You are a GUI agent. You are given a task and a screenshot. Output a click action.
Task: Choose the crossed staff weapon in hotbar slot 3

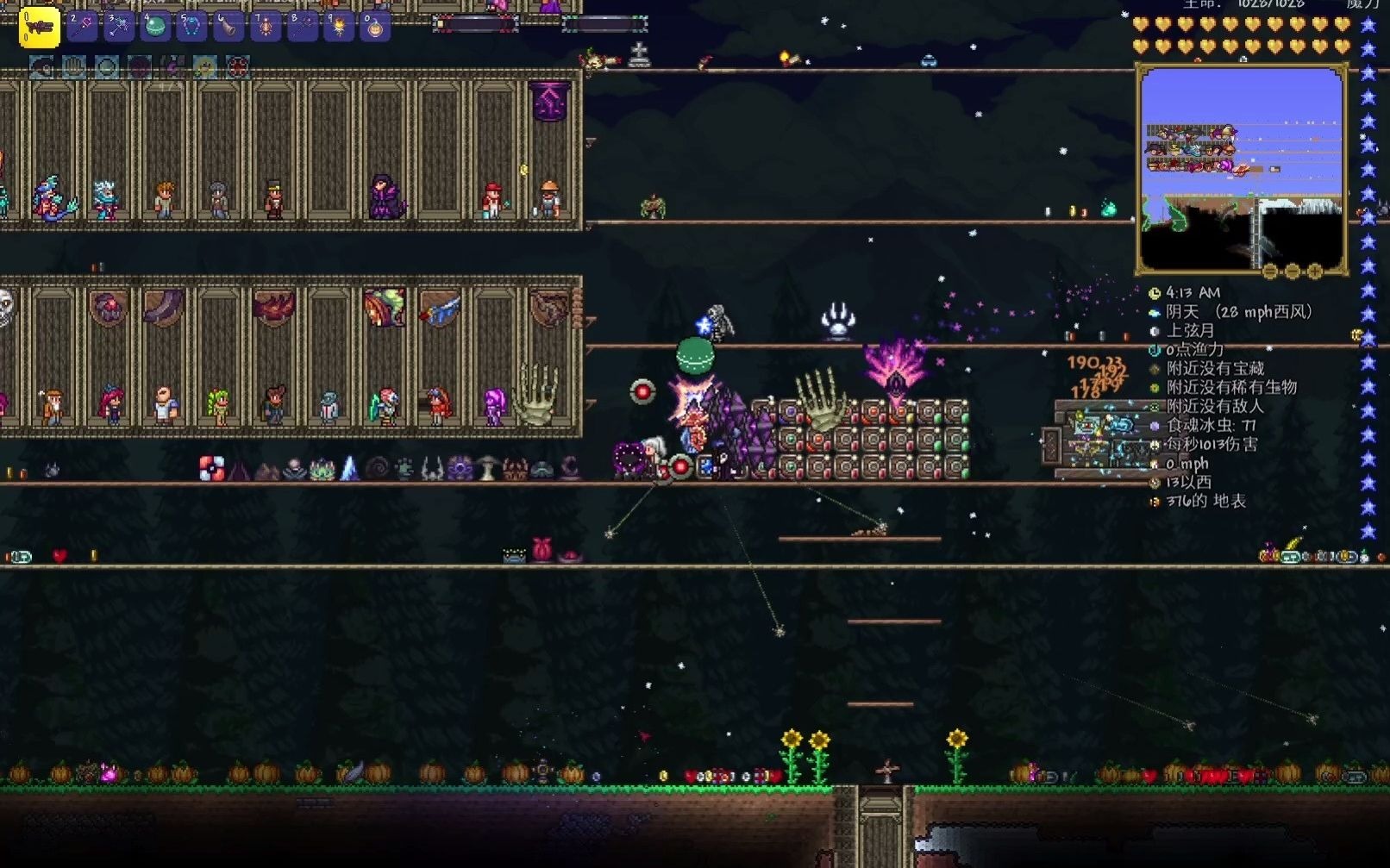pos(119,27)
